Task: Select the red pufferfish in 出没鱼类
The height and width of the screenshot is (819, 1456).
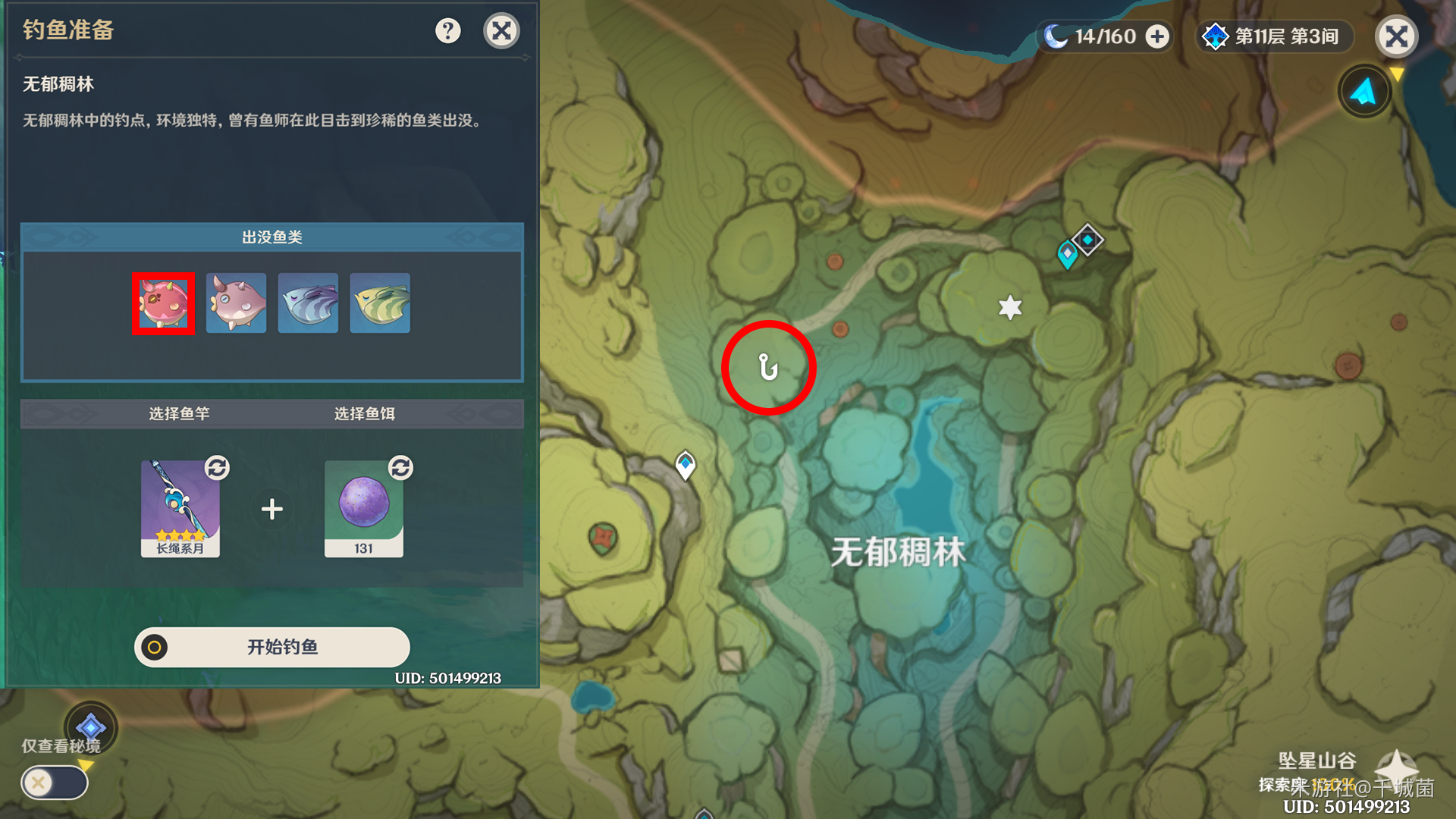Action: (x=164, y=303)
